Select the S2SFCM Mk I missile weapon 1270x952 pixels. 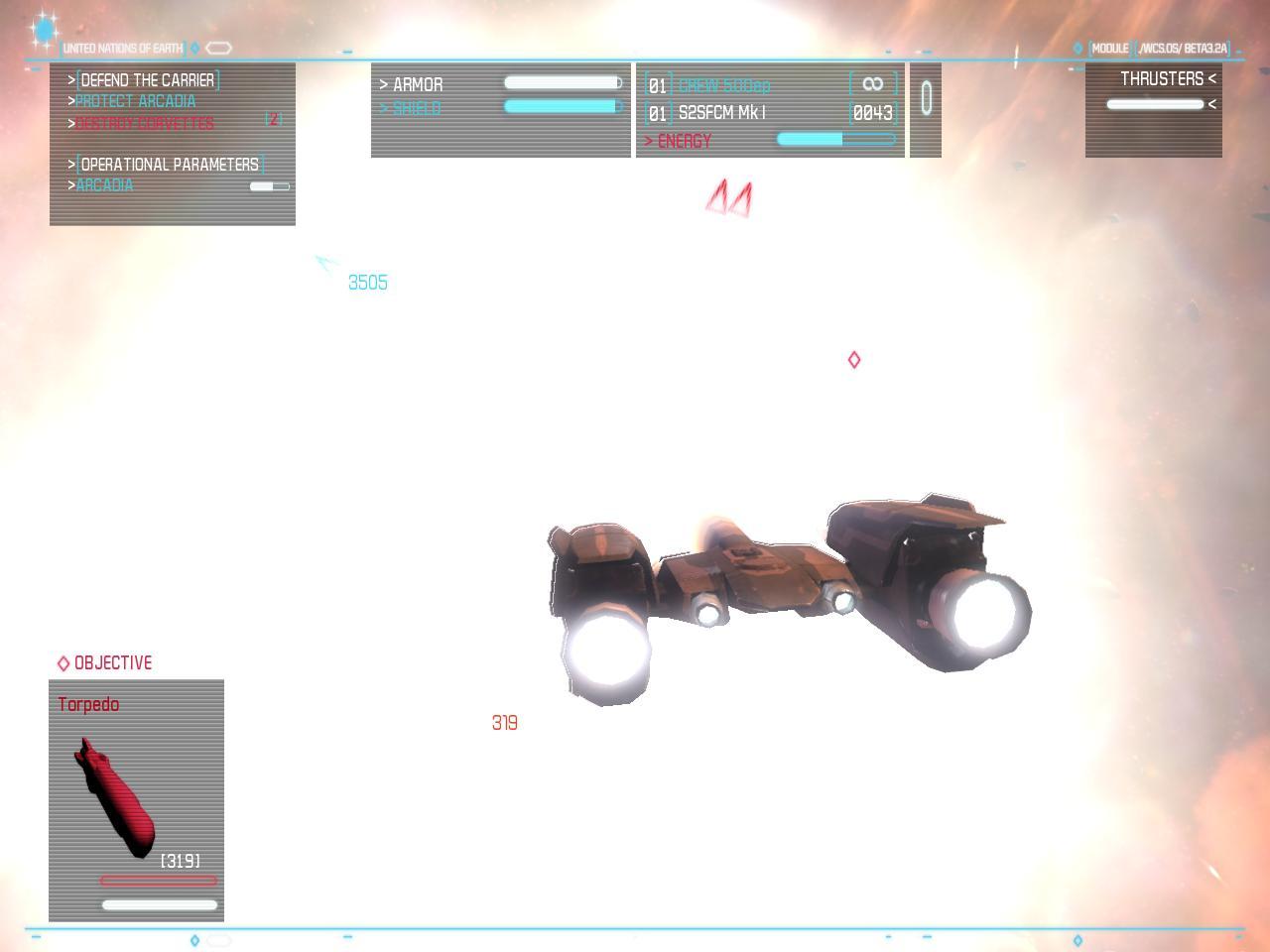[x=721, y=113]
